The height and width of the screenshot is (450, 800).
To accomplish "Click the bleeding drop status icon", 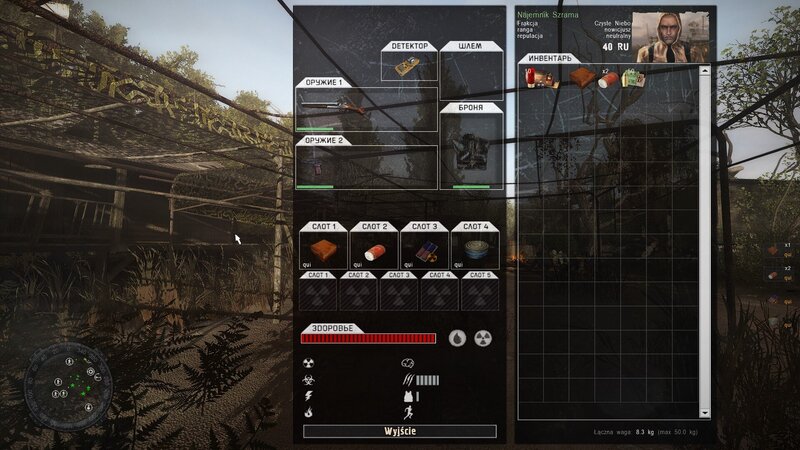I will coord(456,338).
